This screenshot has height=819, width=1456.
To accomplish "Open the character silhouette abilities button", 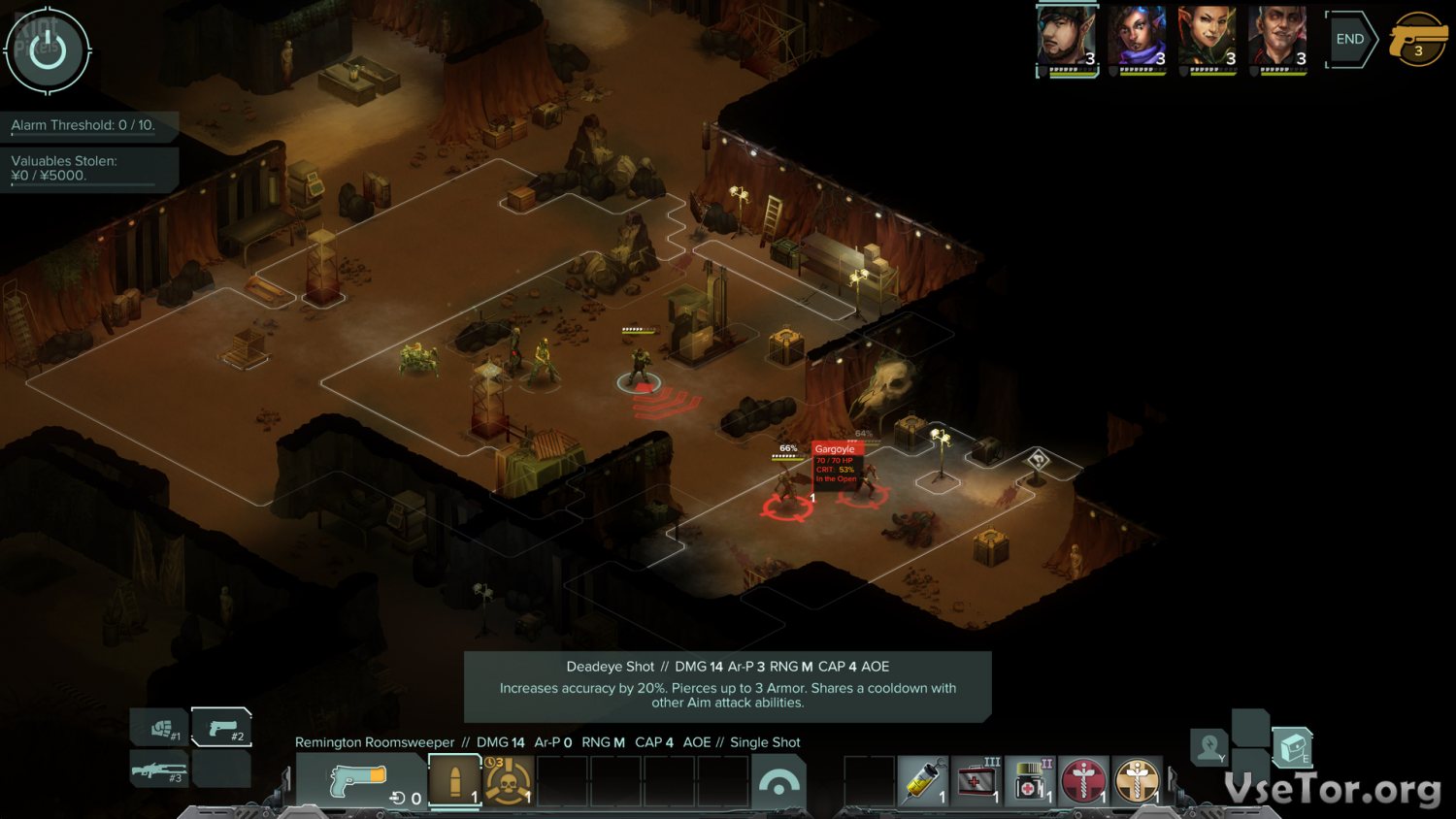I will (1210, 747).
